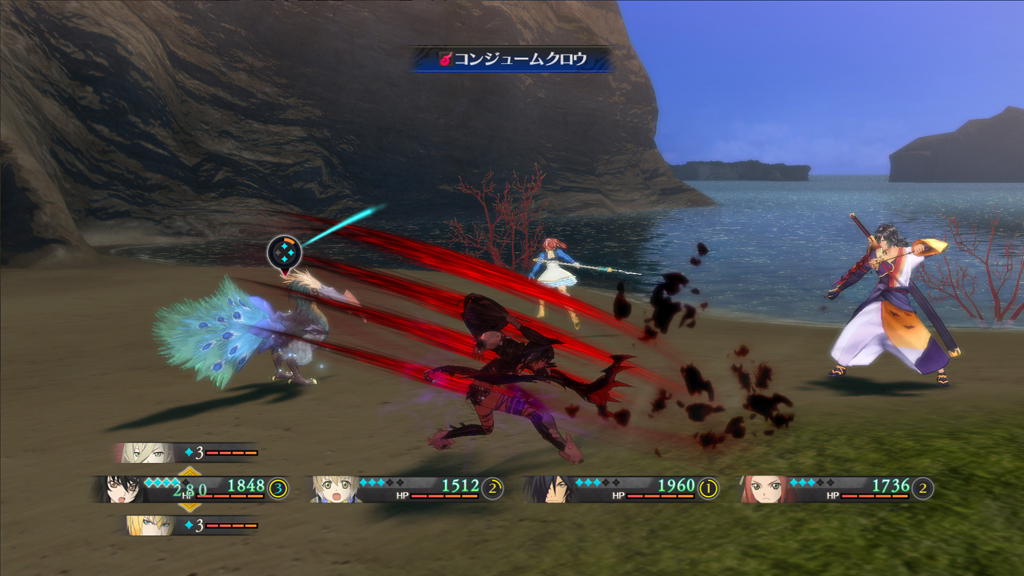This screenshot has width=1024, height=576.
Task: Click the コンジュームクロウ arte name banner
Action: [512, 59]
